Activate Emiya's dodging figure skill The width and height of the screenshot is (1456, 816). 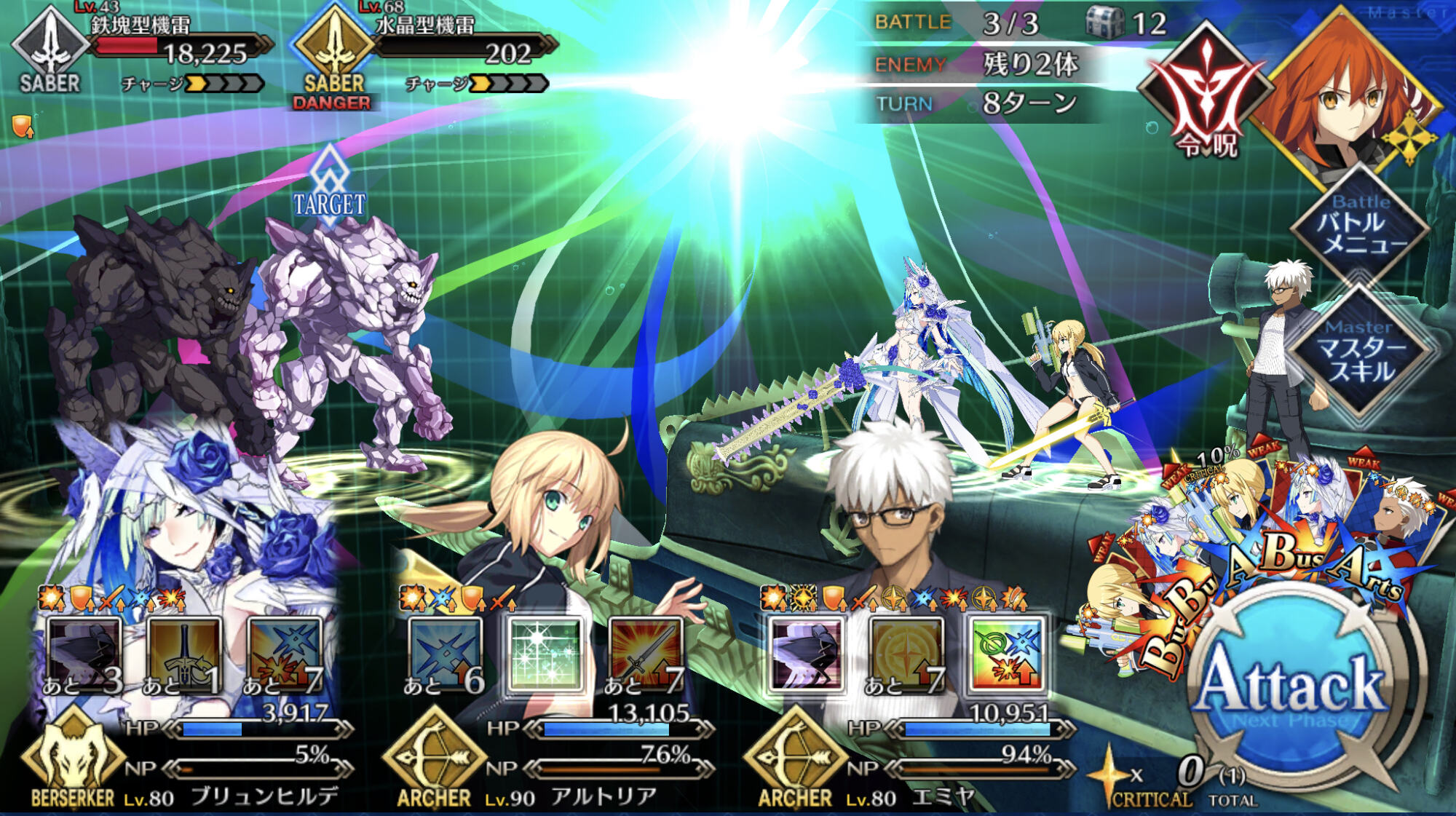(x=807, y=654)
